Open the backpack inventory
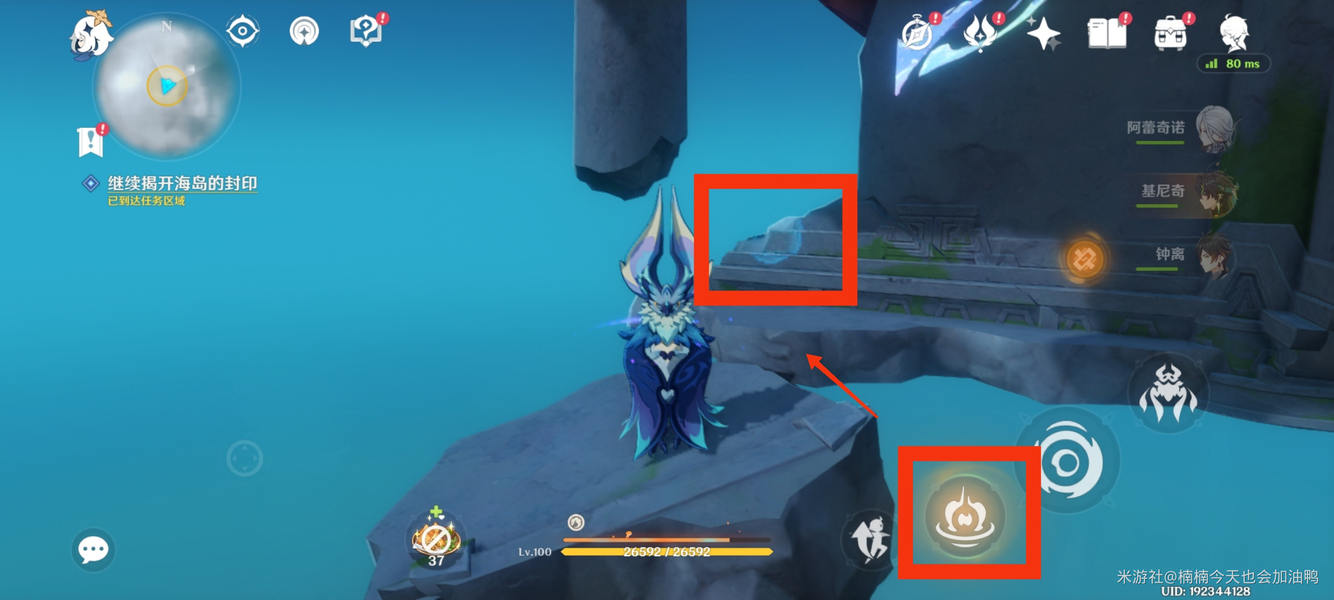 (x=1170, y=34)
